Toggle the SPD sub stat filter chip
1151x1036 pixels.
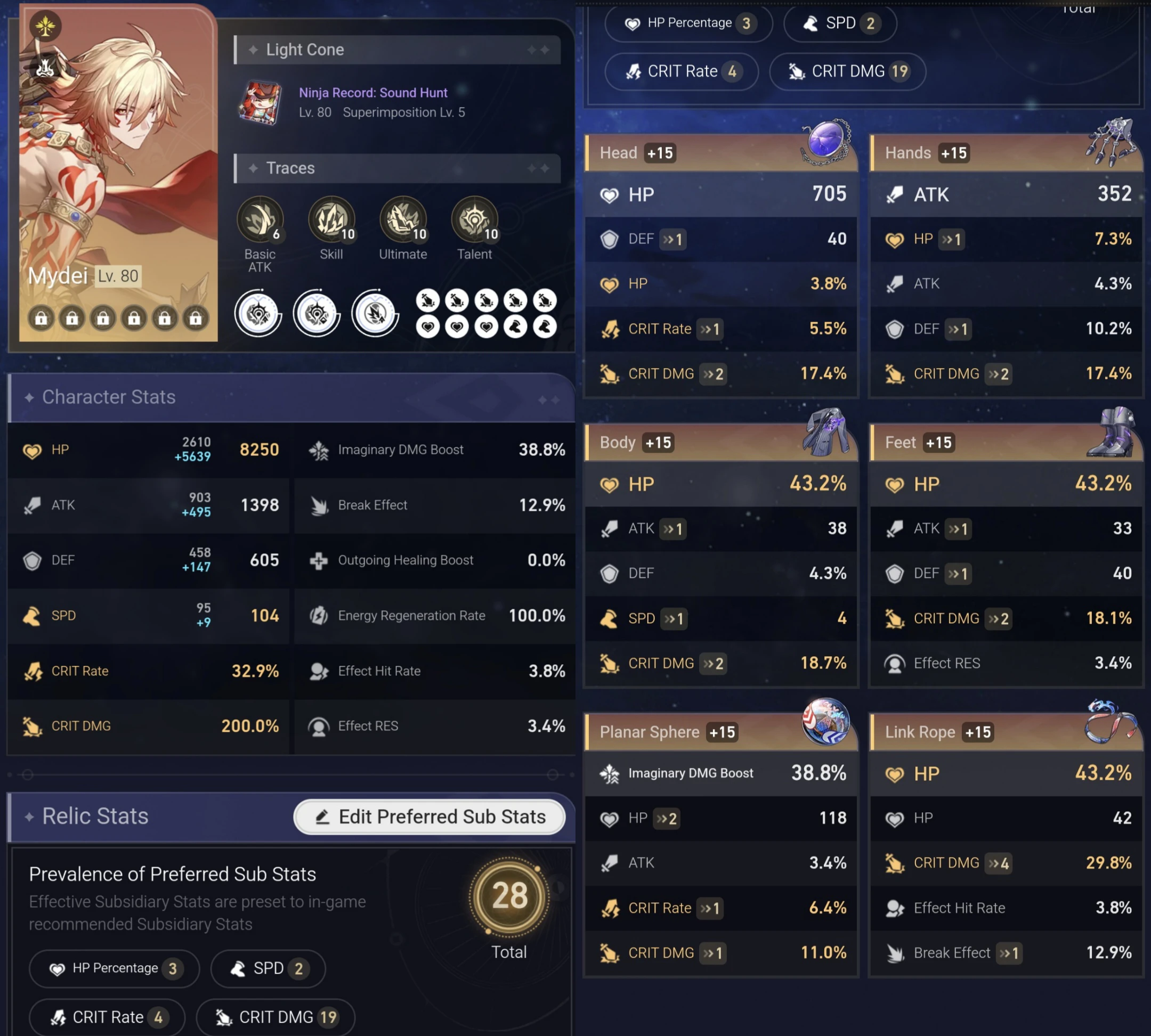268,968
